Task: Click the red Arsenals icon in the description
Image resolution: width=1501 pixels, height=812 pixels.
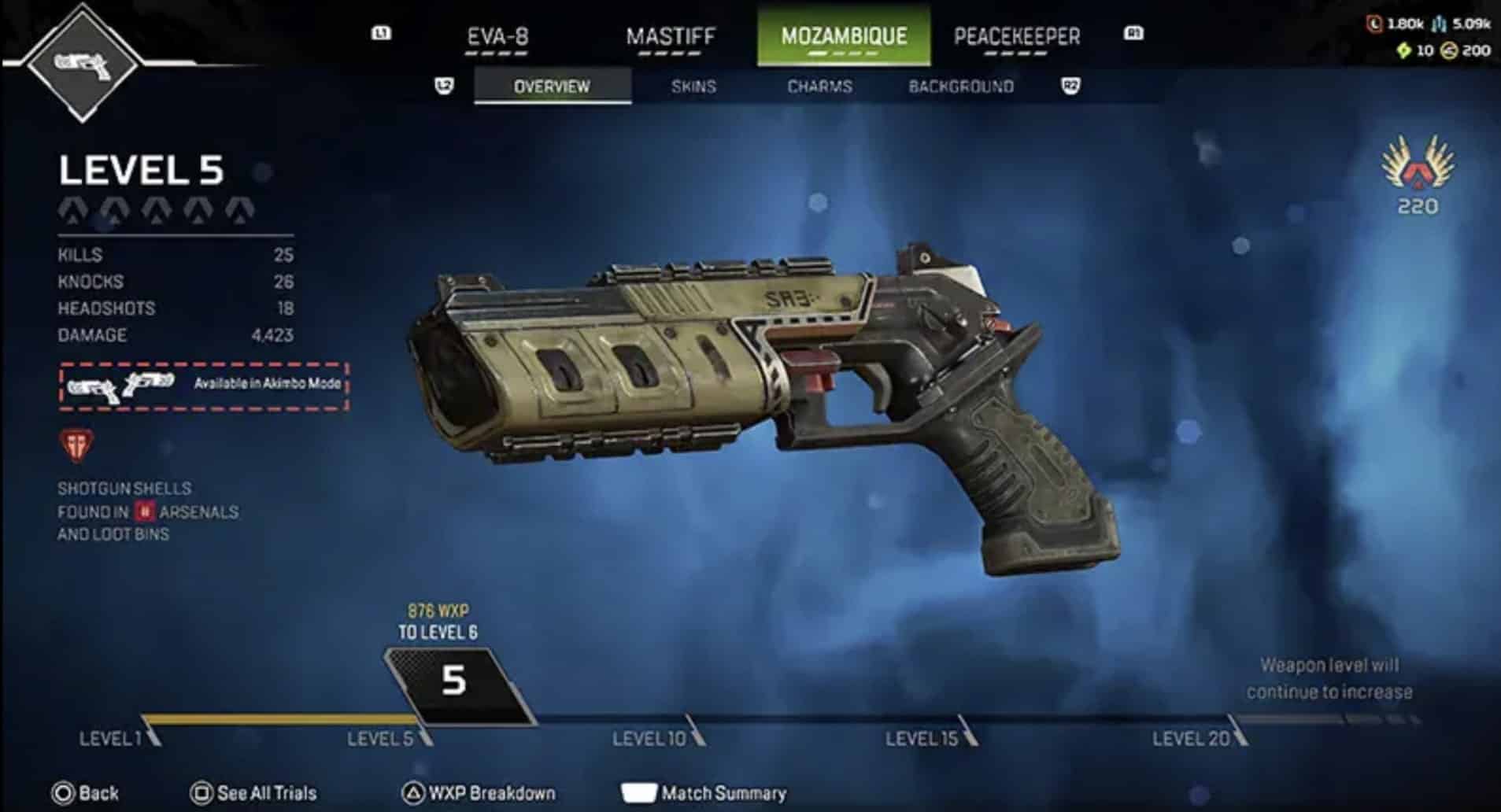Action: pos(145,512)
